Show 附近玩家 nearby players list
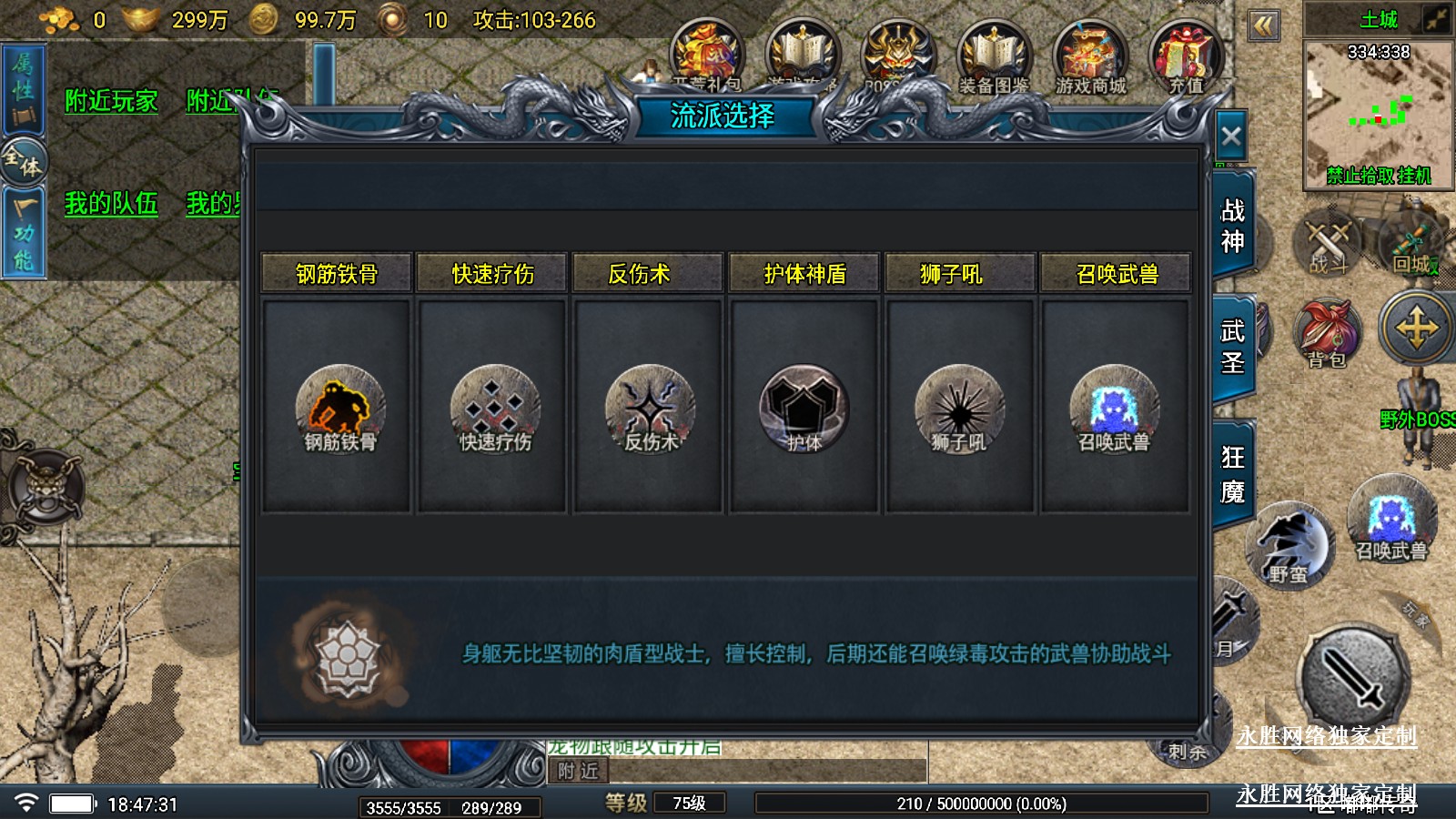 (x=111, y=101)
